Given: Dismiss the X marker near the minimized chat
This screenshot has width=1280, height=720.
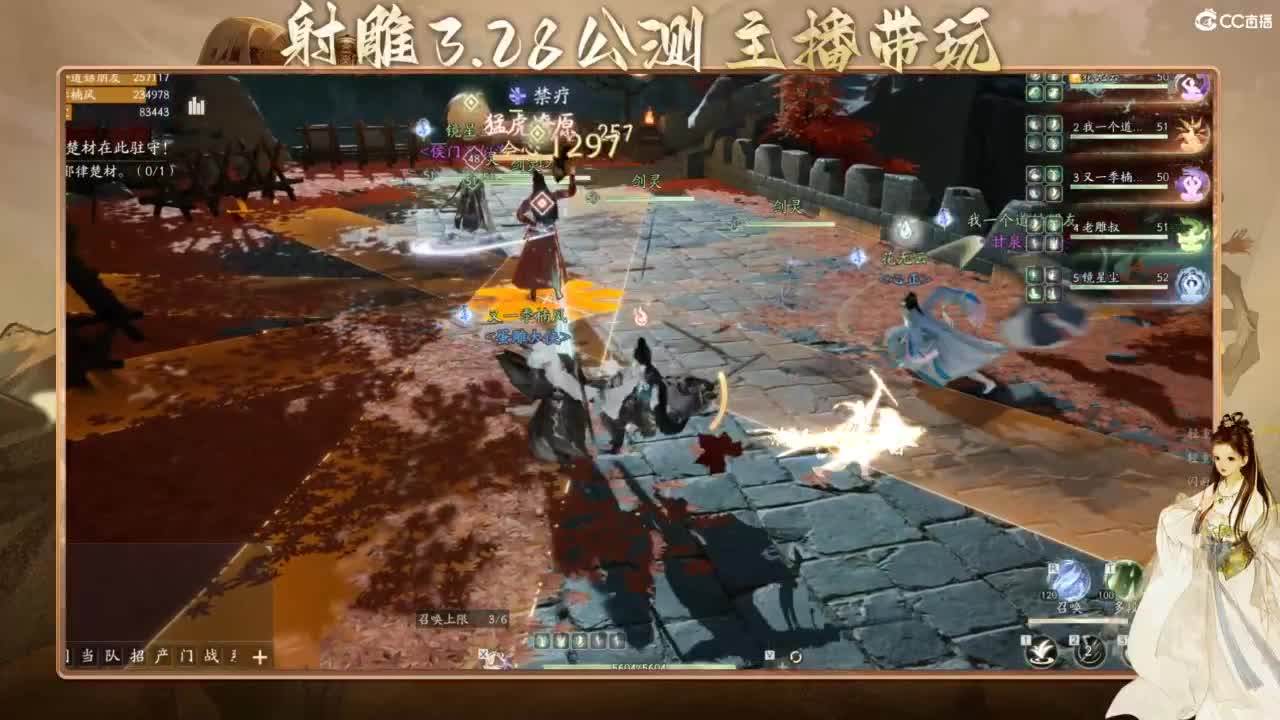Looking at the screenshot, I should coord(485,655).
